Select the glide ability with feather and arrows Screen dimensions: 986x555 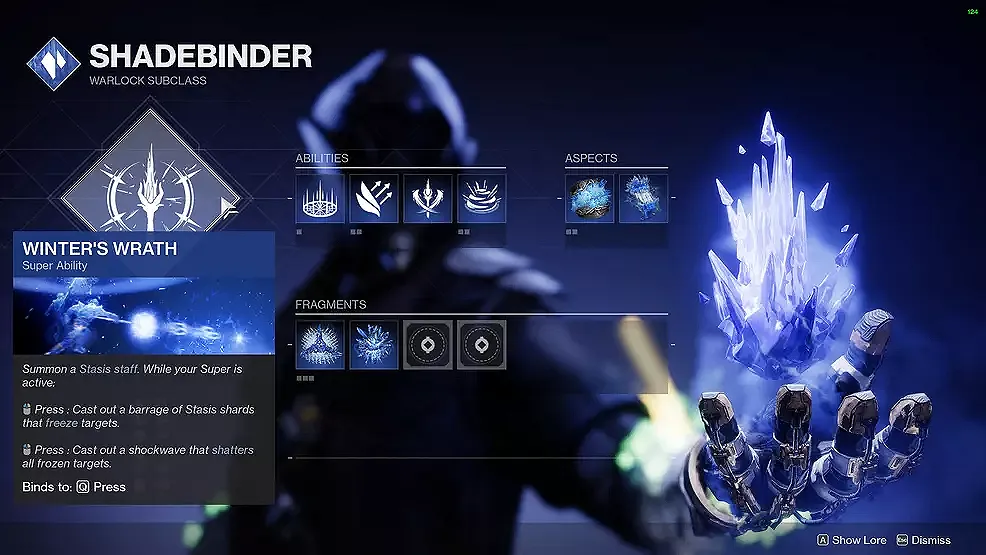[374, 198]
